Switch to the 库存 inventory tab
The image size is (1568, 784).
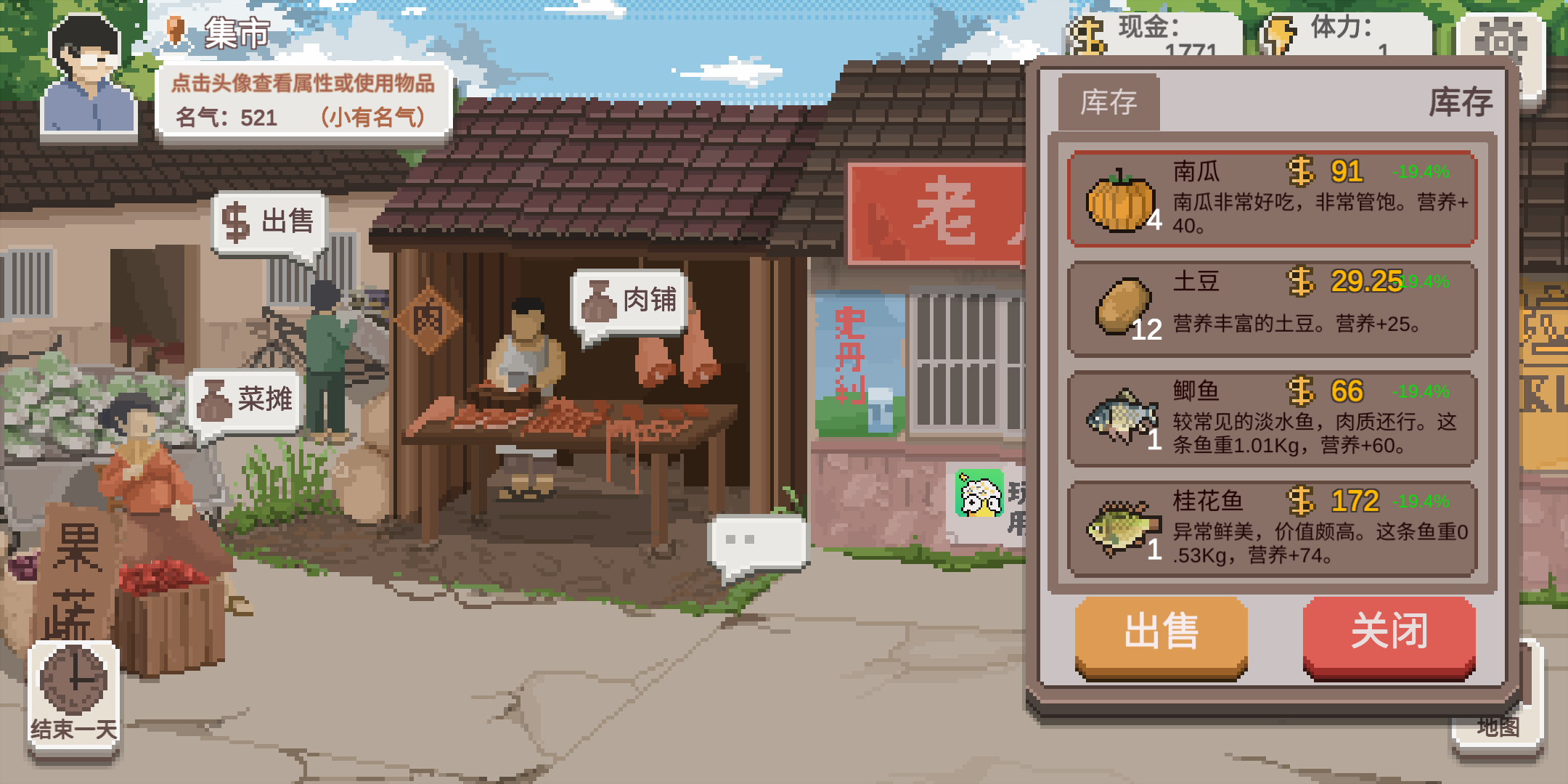click(x=1108, y=102)
